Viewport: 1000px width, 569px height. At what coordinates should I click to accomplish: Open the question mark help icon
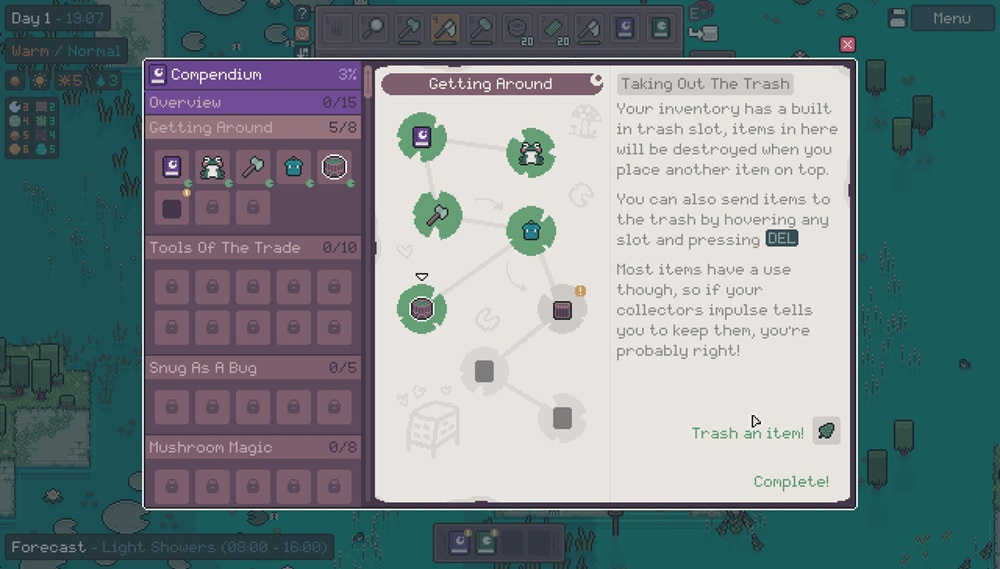[302, 13]
